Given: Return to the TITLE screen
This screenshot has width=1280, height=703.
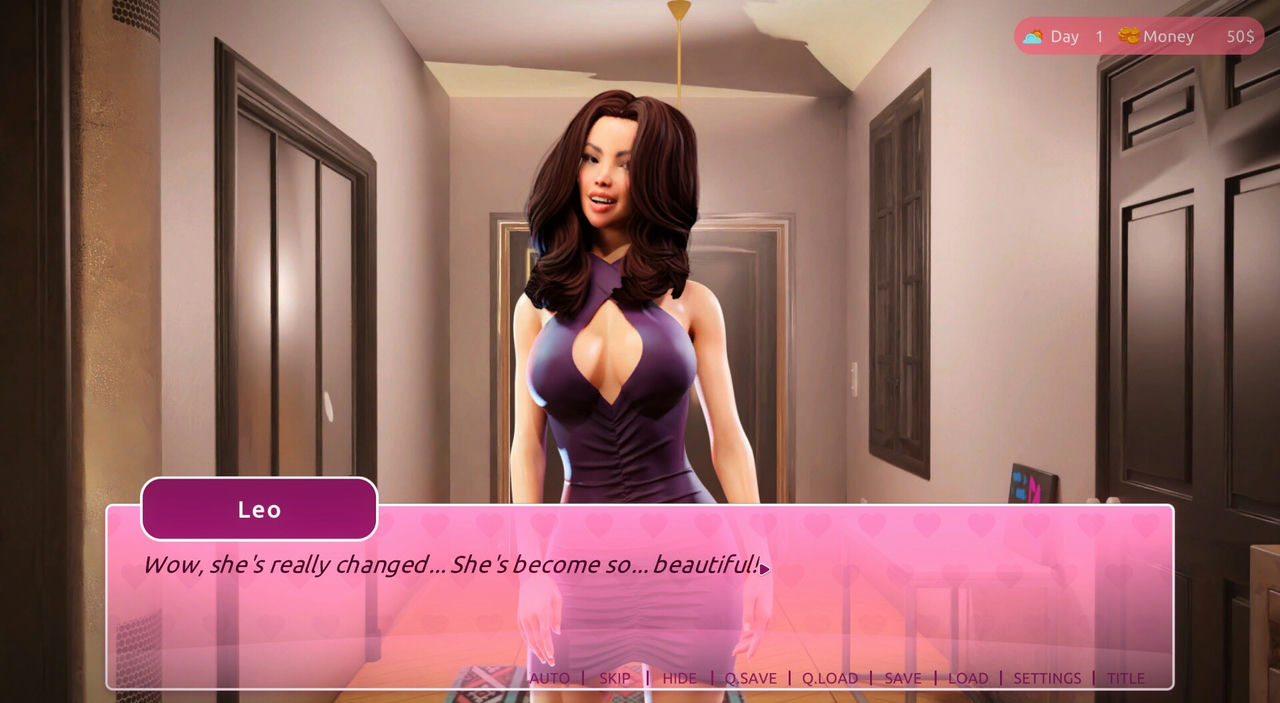Looking at the screenshot, I should pos(1125,678).
